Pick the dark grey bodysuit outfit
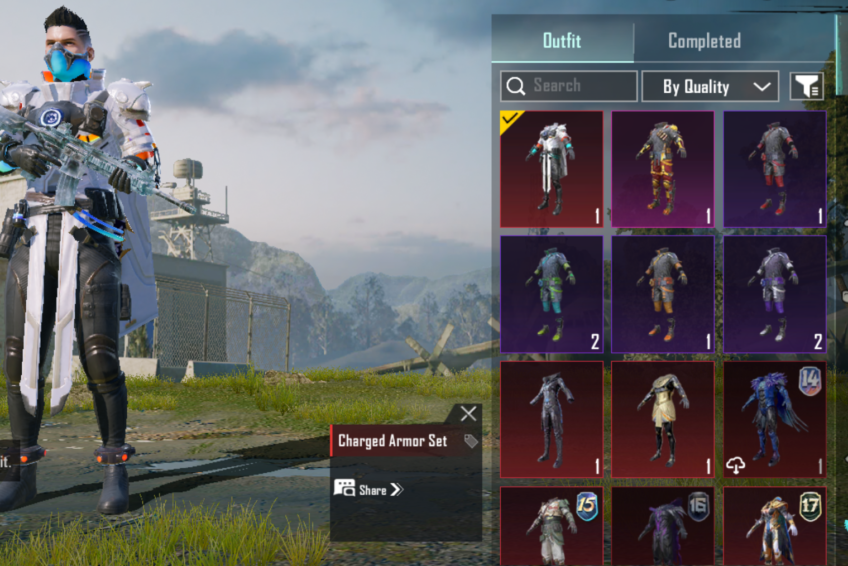The width and height of the screenshot is (848, 566). click(551, 419)
